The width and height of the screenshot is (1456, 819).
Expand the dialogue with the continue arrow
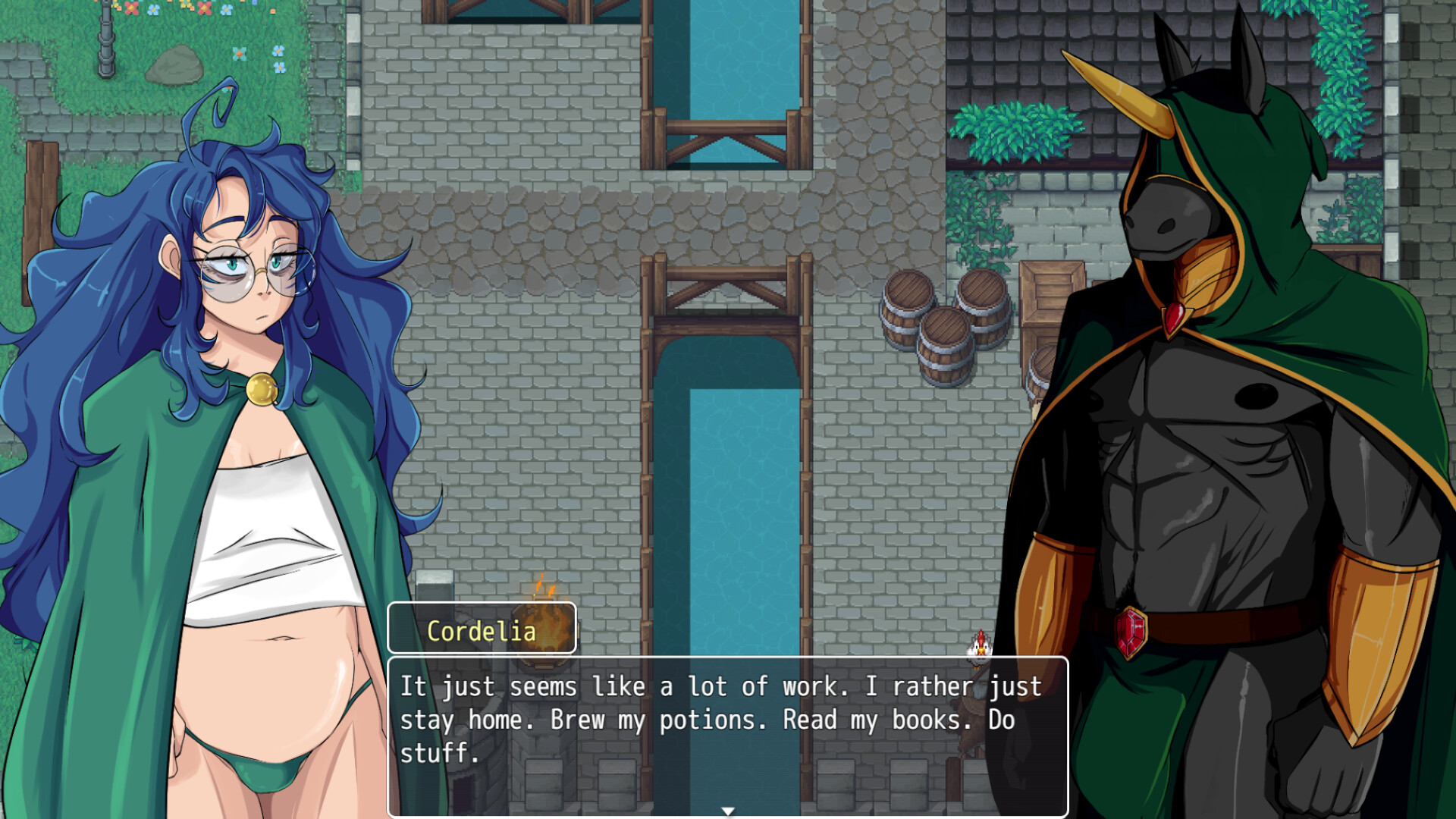[x=728, y=810]
